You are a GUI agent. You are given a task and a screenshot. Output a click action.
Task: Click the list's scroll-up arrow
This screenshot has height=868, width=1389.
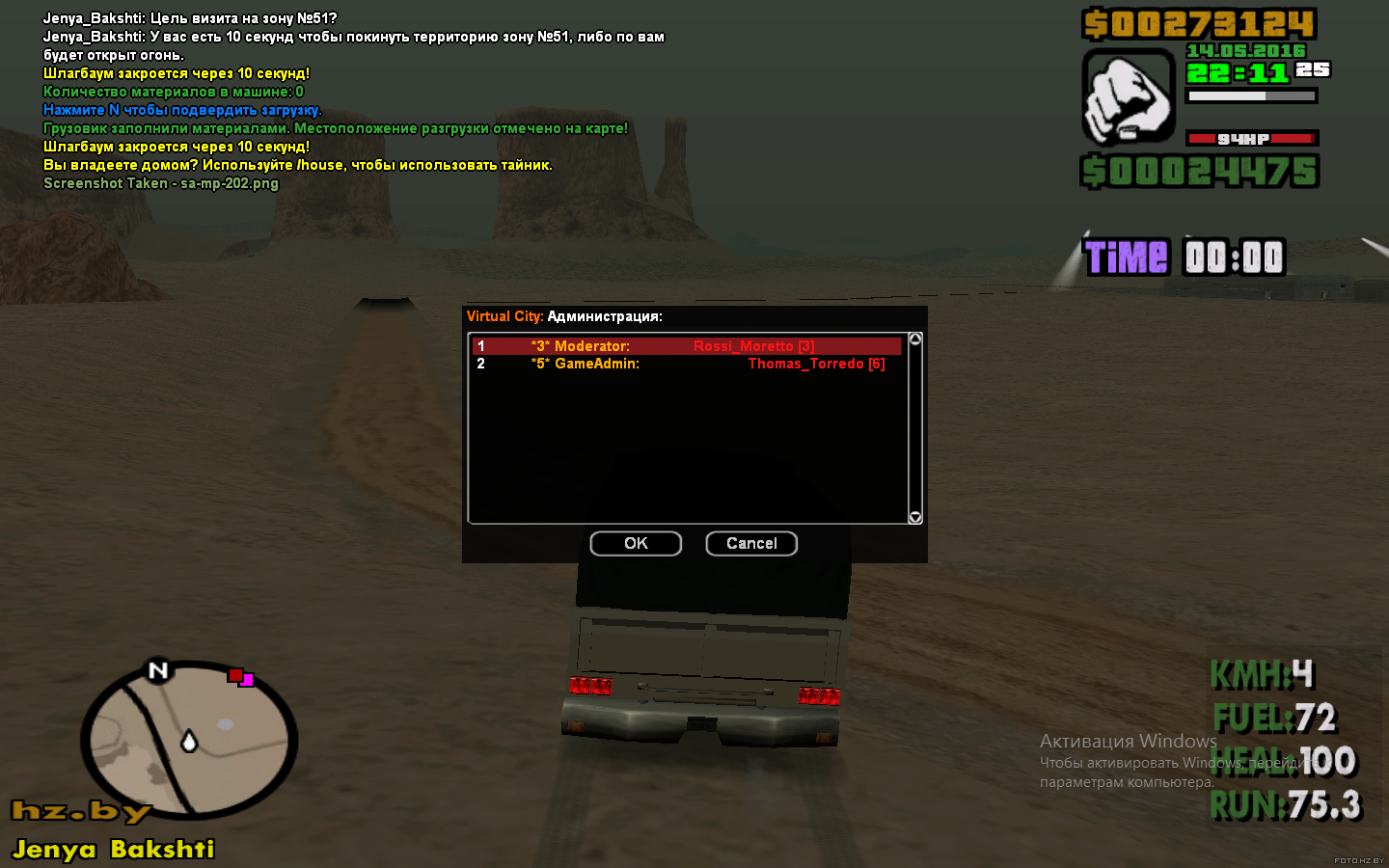pos(915,339)
